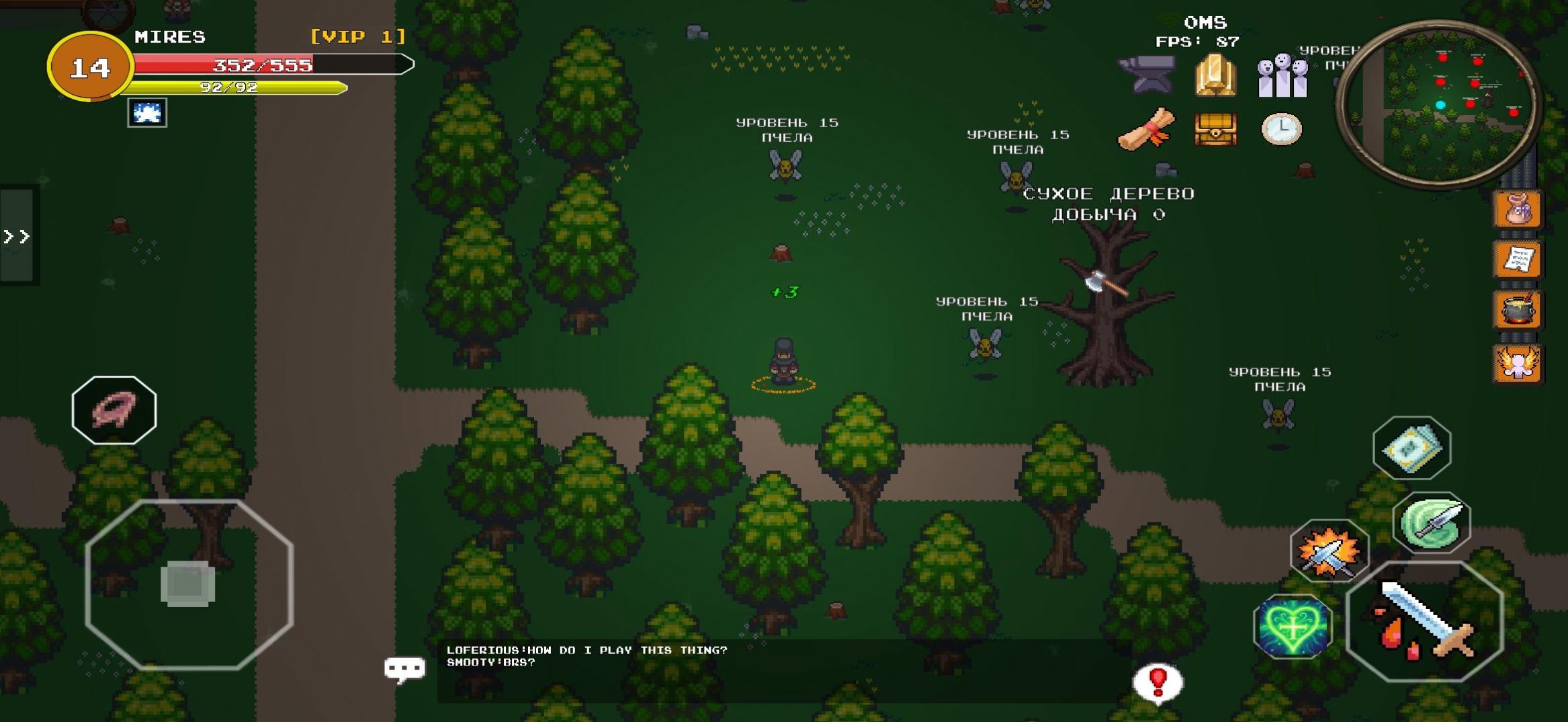The image size is (1568, 722).
Task: Use the crossed swords burst skill
Action: pos(1328,551)
